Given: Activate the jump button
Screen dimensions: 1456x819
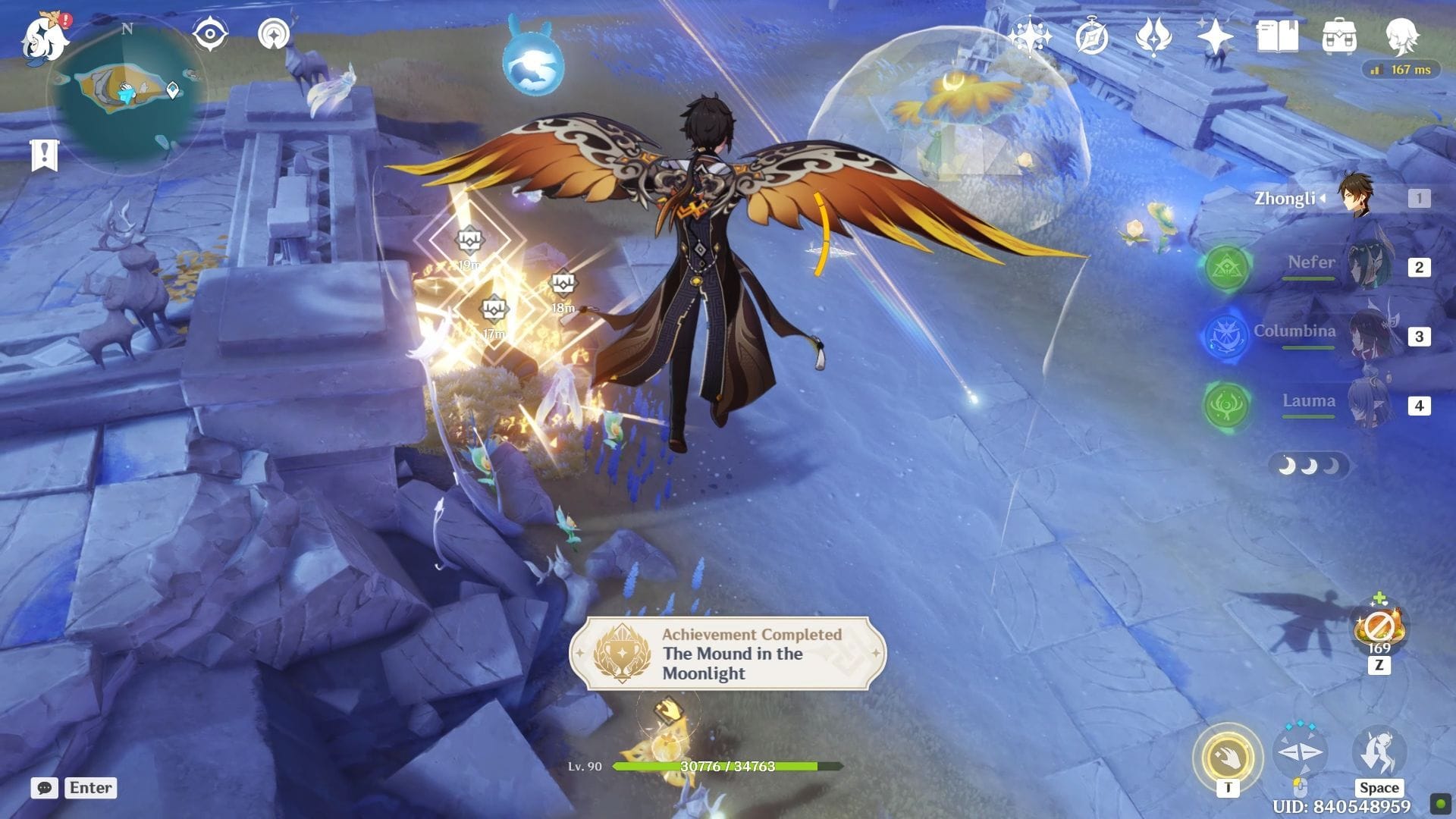Looking at the screenshot, I should [x=1378, y=752].
